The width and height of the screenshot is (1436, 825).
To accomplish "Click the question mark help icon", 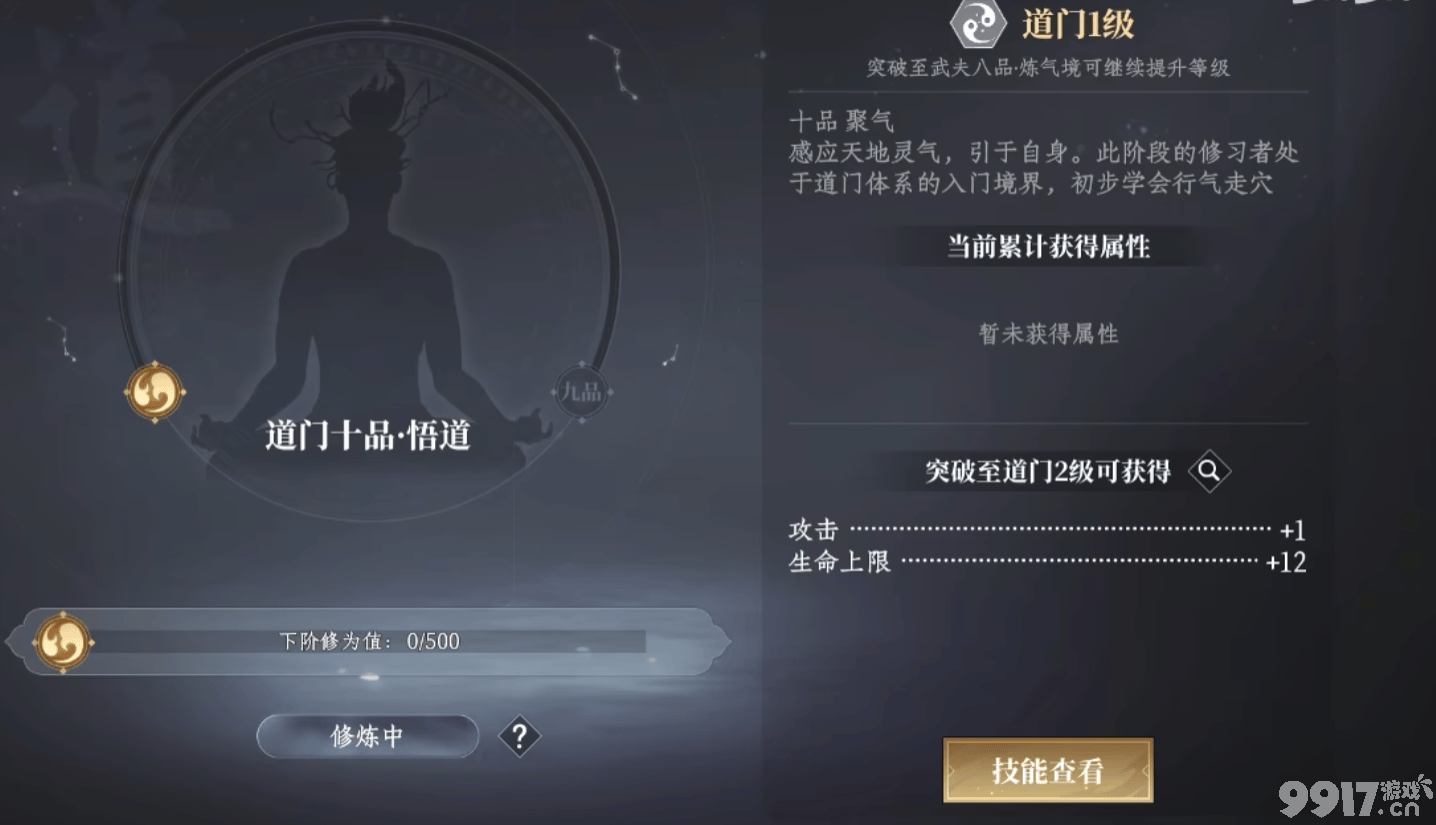I will [x=518, y=736].
